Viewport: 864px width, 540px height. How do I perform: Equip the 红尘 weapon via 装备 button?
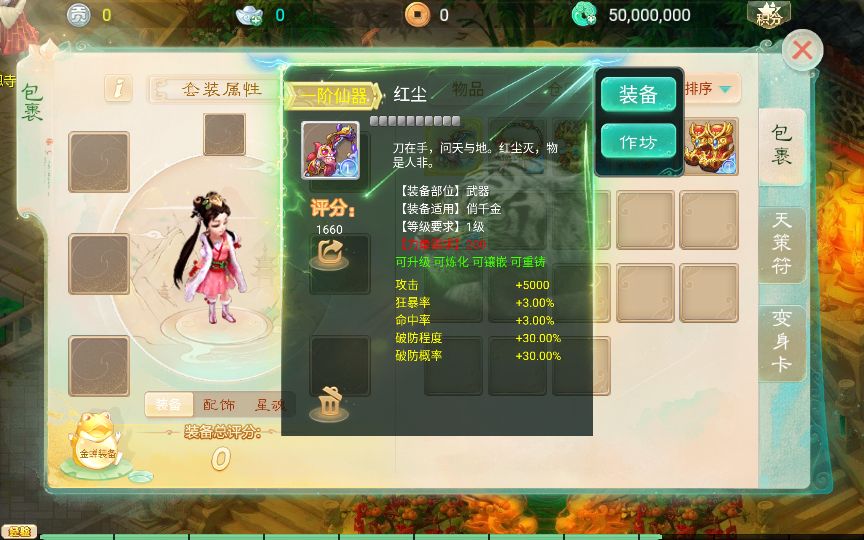tap(638, 95)
